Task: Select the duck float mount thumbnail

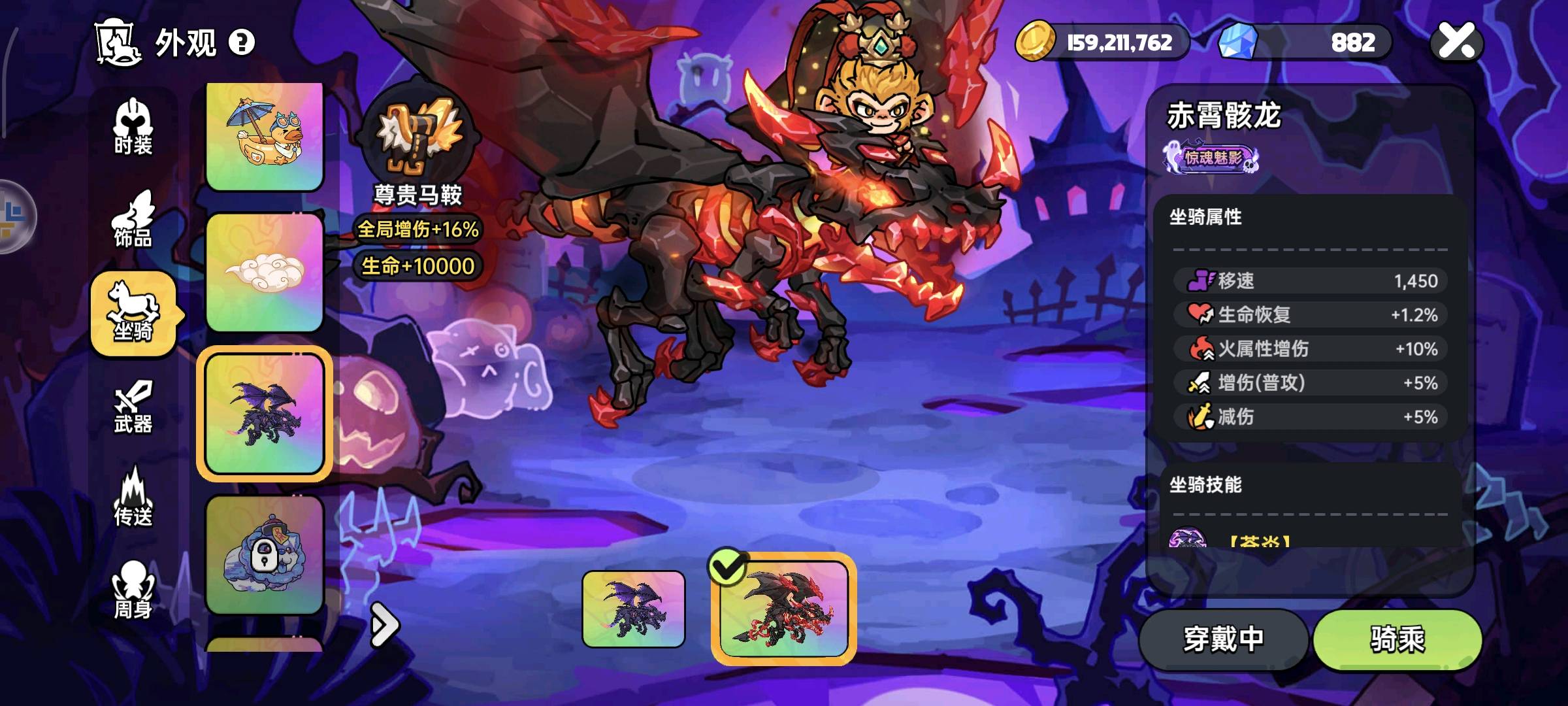Action: 265,136
